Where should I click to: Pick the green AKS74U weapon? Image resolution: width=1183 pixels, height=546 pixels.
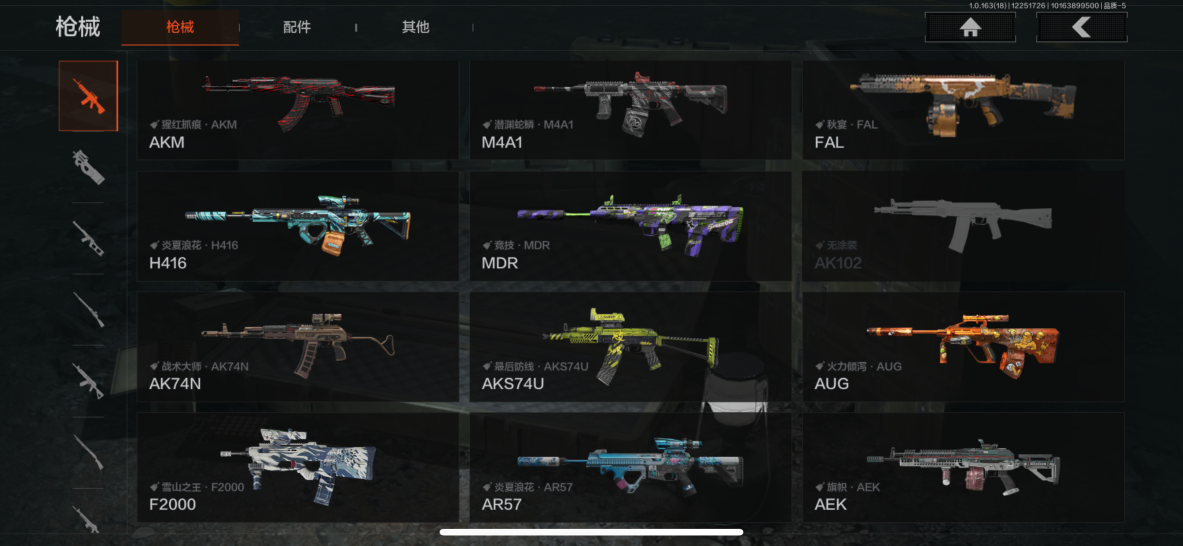(630, 346)
